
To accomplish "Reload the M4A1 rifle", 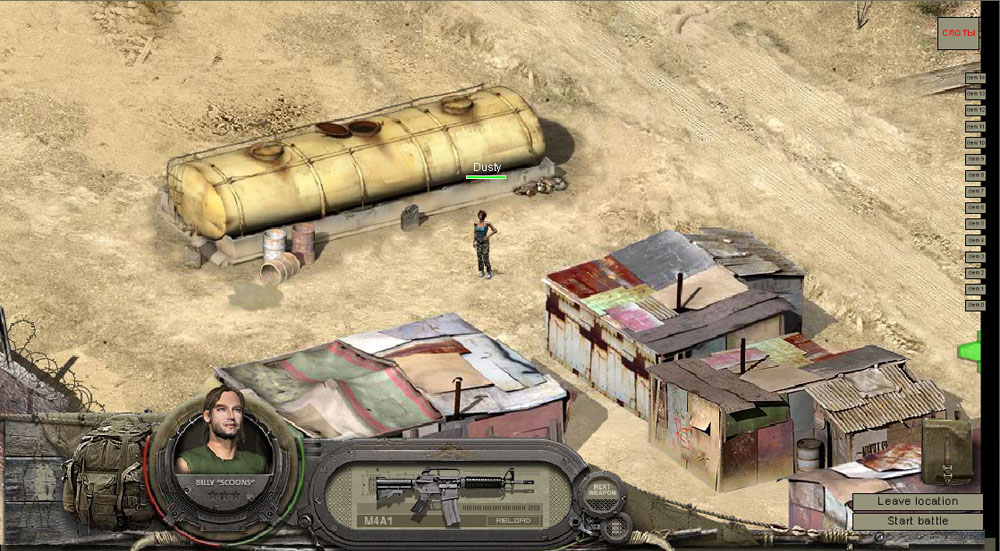I will (x=514, y=520).
